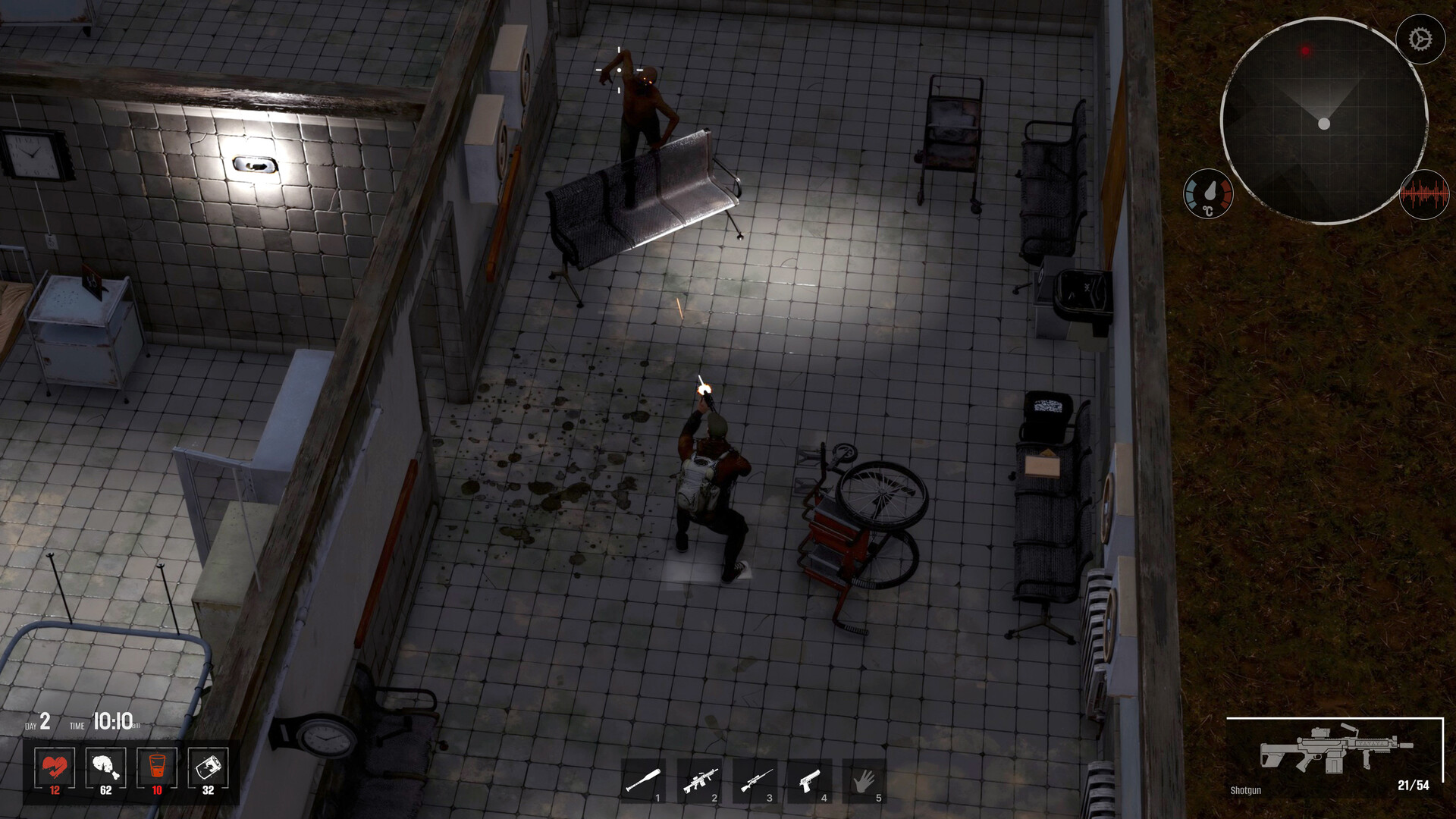Click the drumstick hunger icon showing 62
This screenshot has height=819, width=1456.
[105, 768]
